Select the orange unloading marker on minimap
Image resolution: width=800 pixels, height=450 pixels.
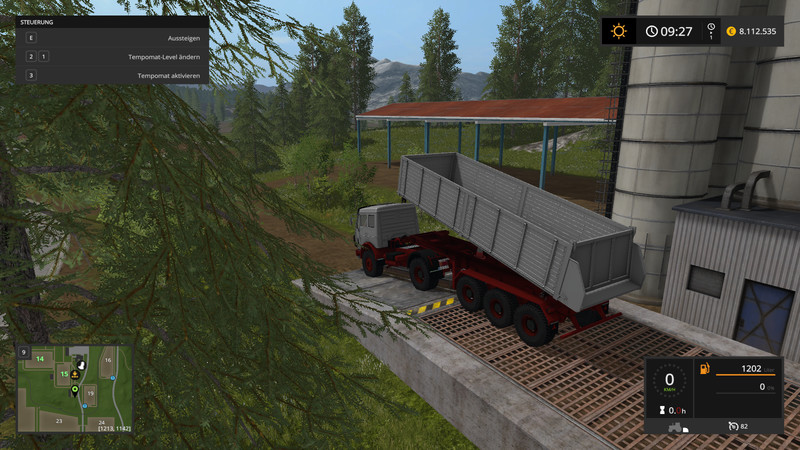tap(76, 376)
